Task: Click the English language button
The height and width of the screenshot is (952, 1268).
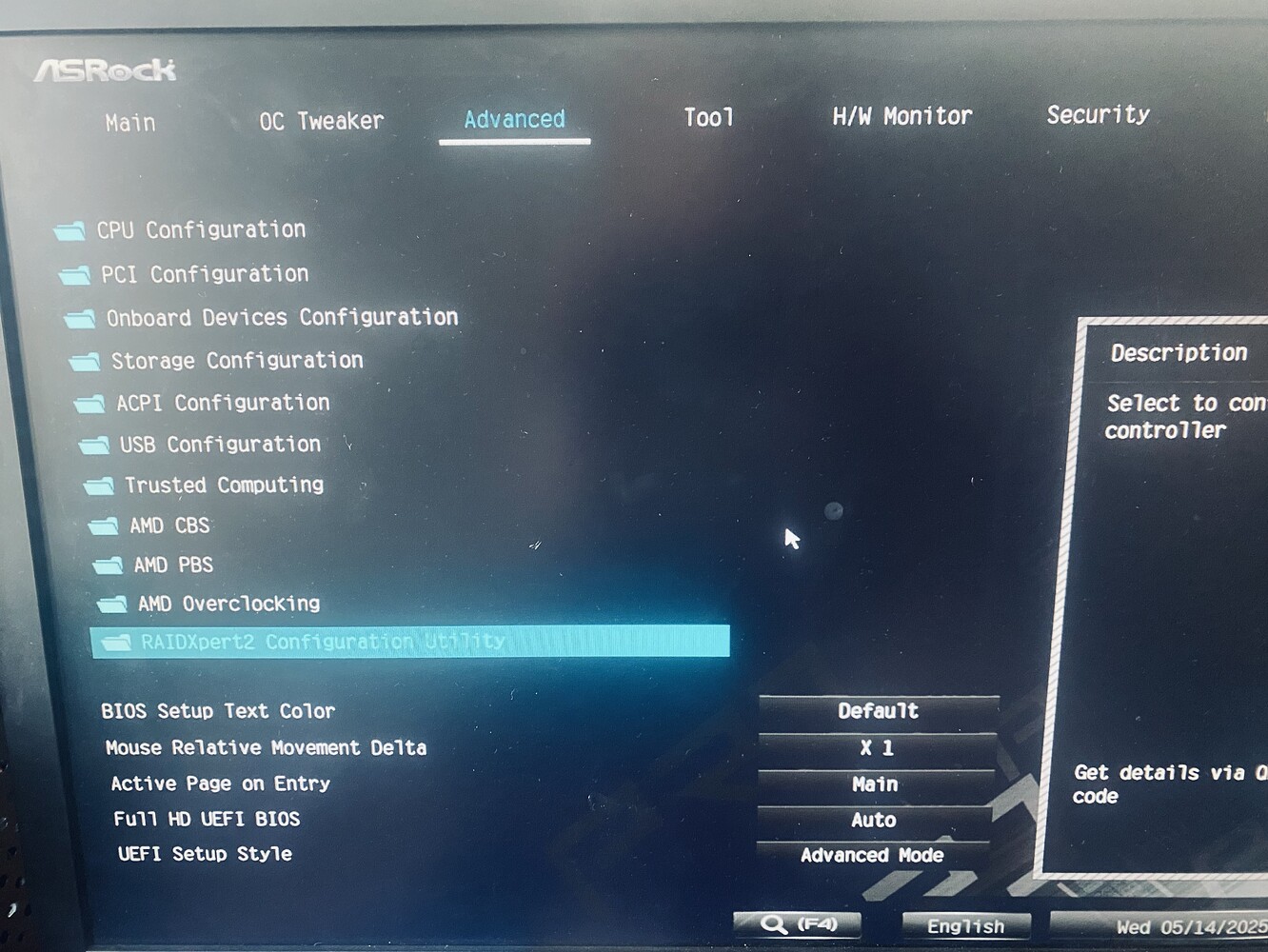Action: [x=966, y=925]
